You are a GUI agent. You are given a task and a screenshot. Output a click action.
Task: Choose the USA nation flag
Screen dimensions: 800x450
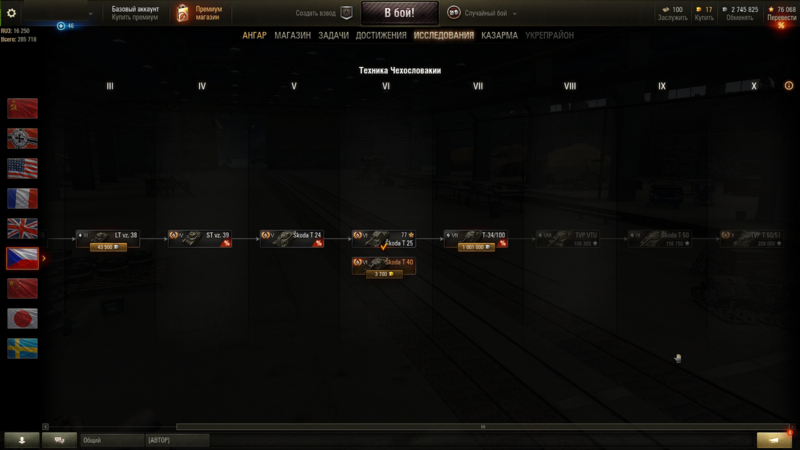tap(22, 168)
